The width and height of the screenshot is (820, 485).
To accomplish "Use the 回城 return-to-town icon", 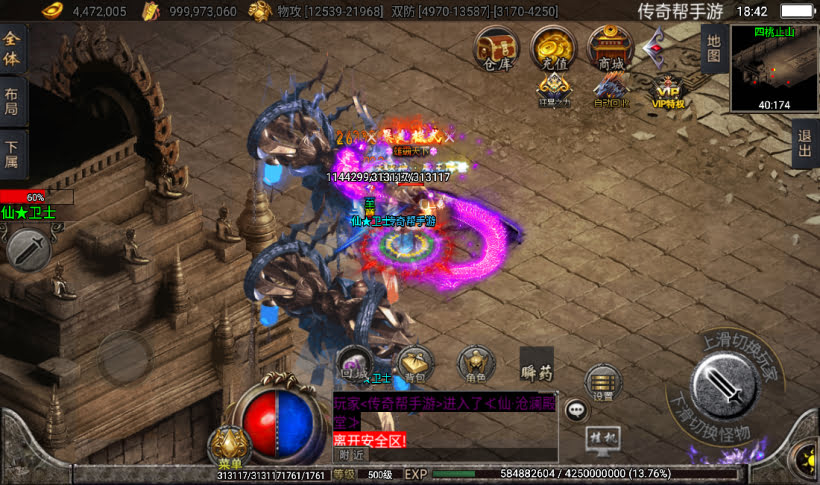I will pyautogui.click(x=355, y=364).
